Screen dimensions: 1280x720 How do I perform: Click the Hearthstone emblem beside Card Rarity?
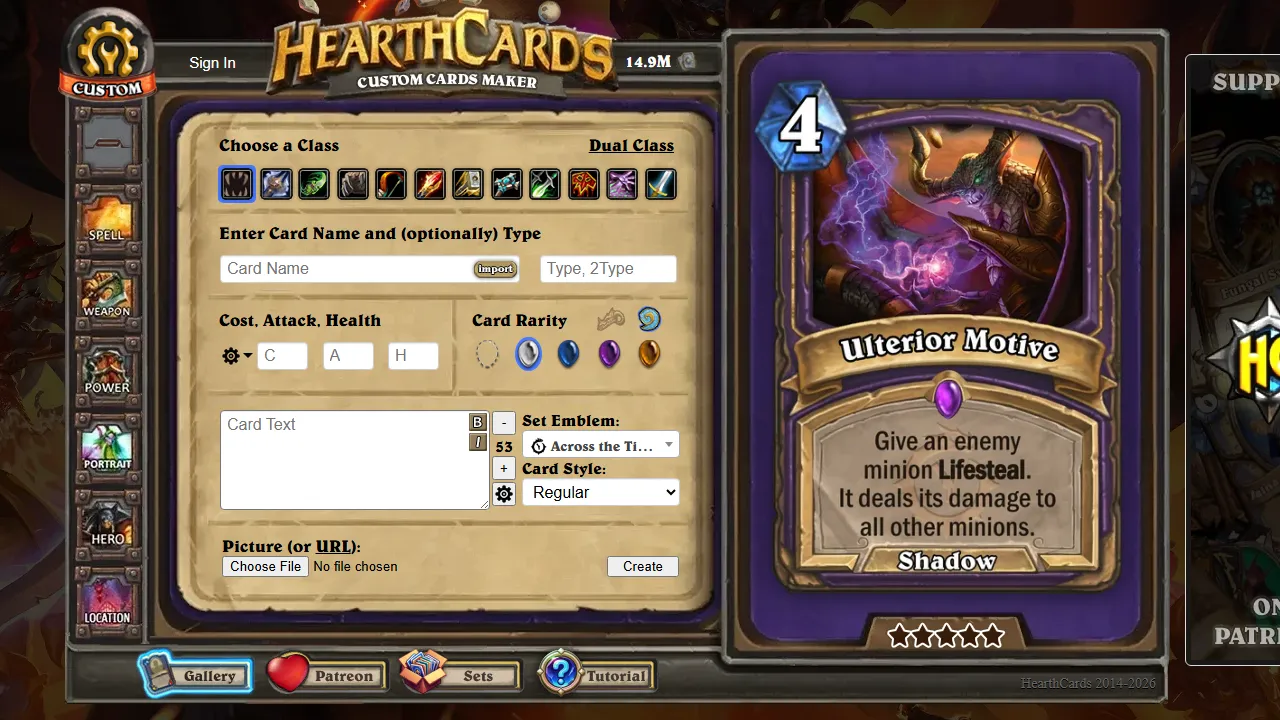click(648, 318)
